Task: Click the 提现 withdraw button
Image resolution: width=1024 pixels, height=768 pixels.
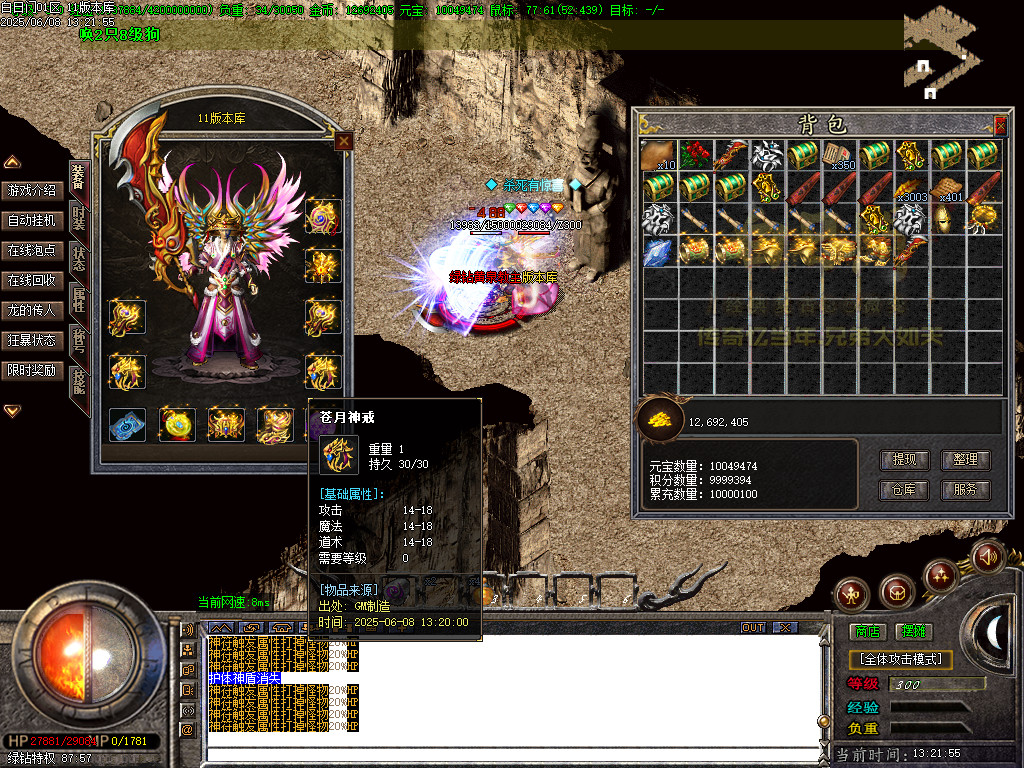Action: [x=904, y=460]
